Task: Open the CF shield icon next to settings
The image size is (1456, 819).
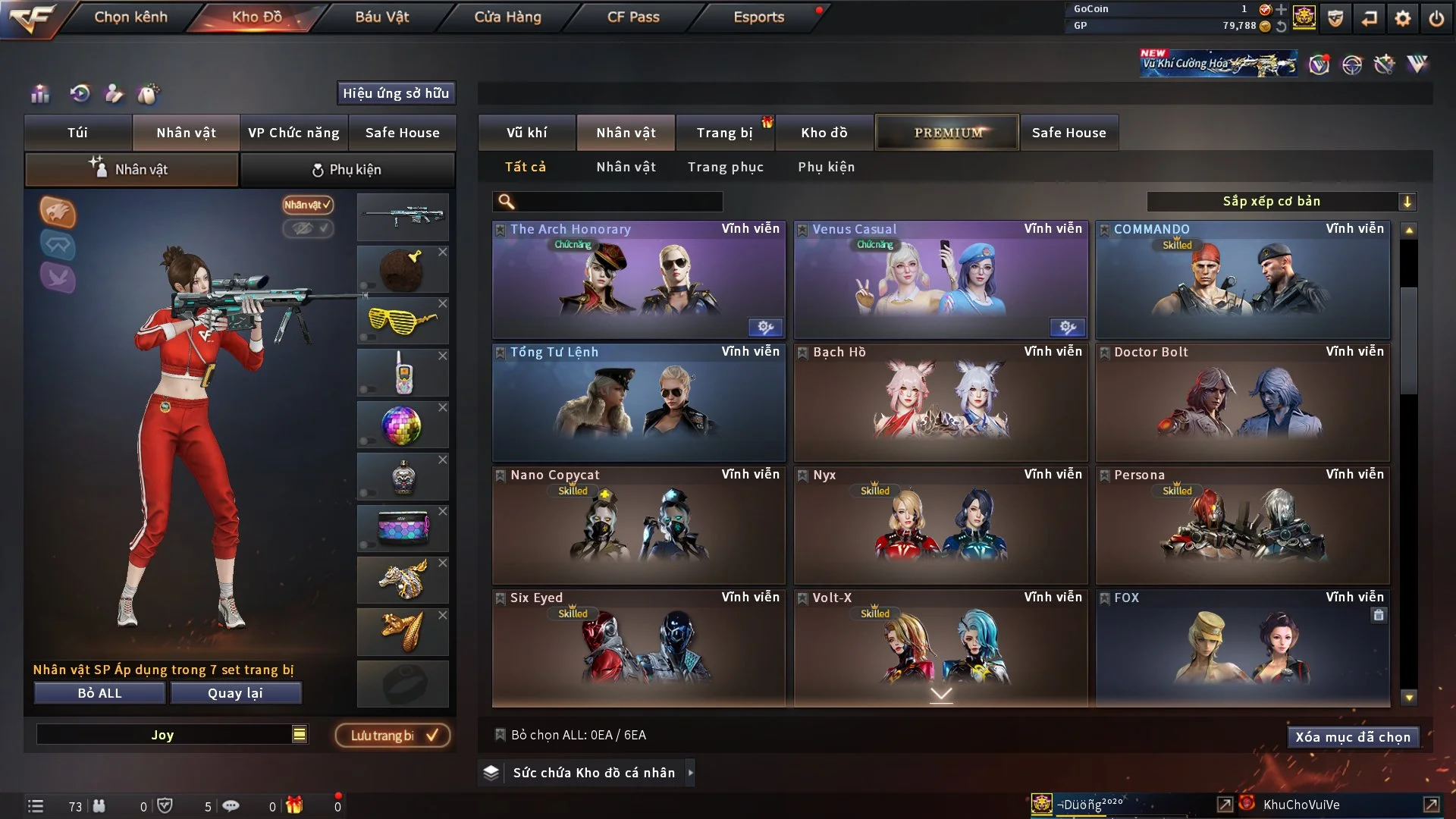Action: coord(1335,17)
